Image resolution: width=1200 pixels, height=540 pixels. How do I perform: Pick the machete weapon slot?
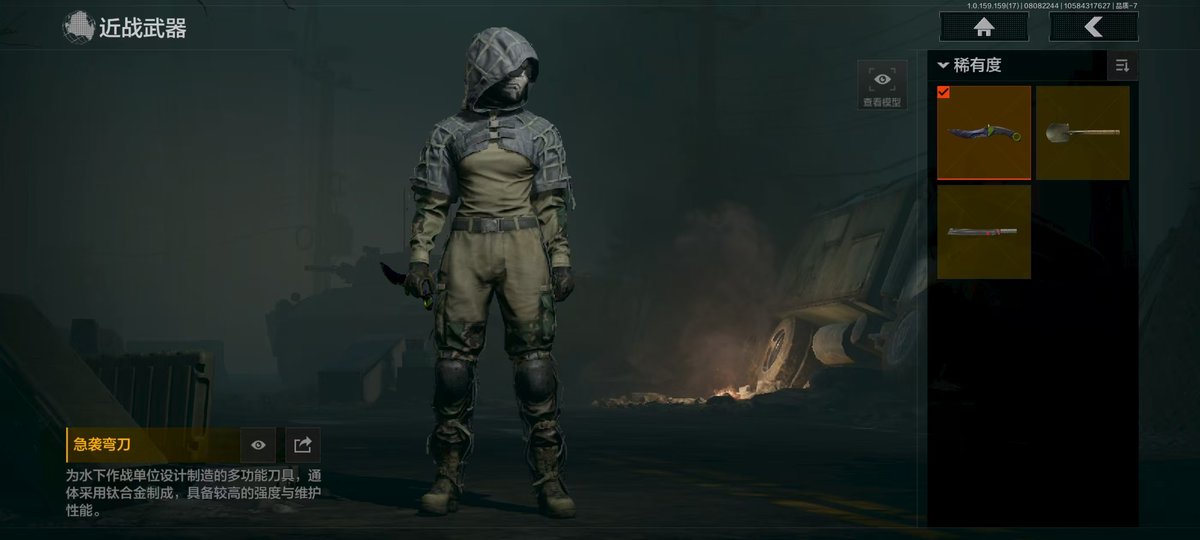[x=983, y=232]
